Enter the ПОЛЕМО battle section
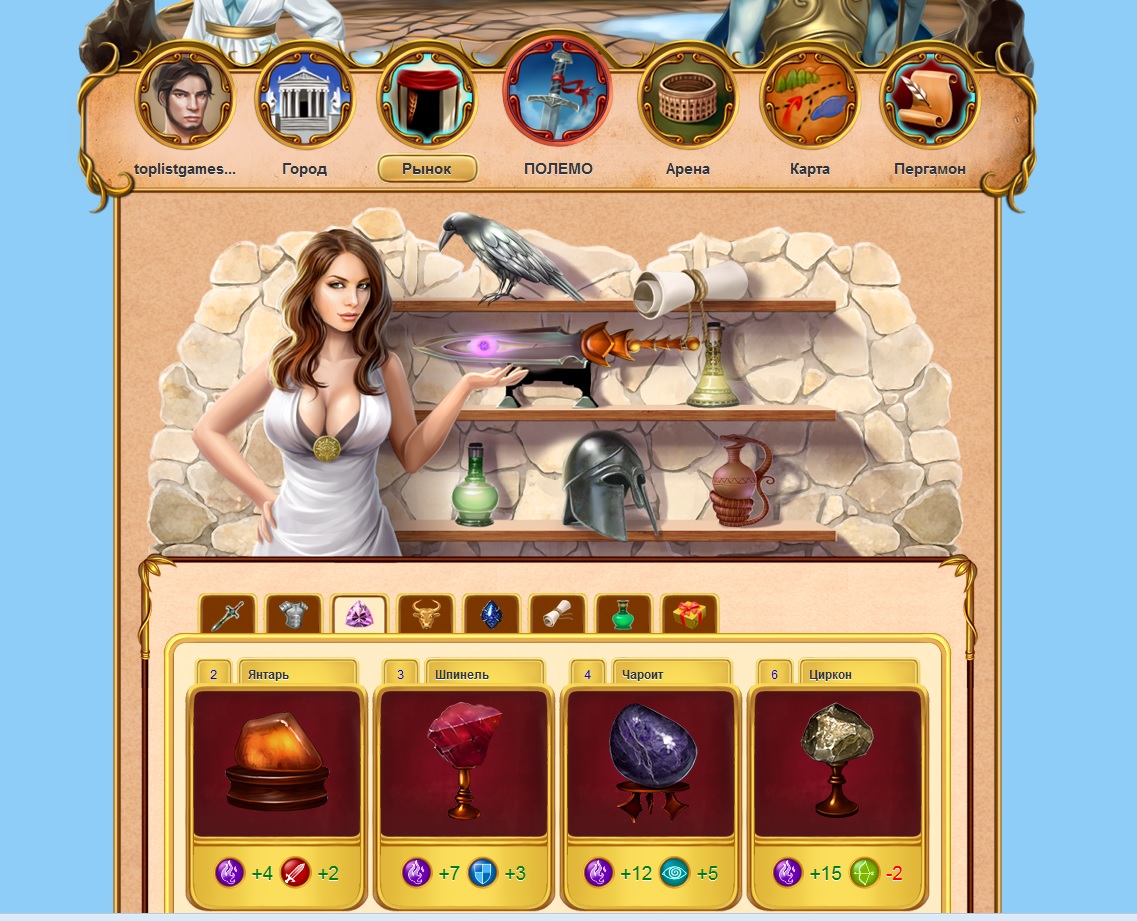Screen dimensions: 1137x921 pos(557,93)
